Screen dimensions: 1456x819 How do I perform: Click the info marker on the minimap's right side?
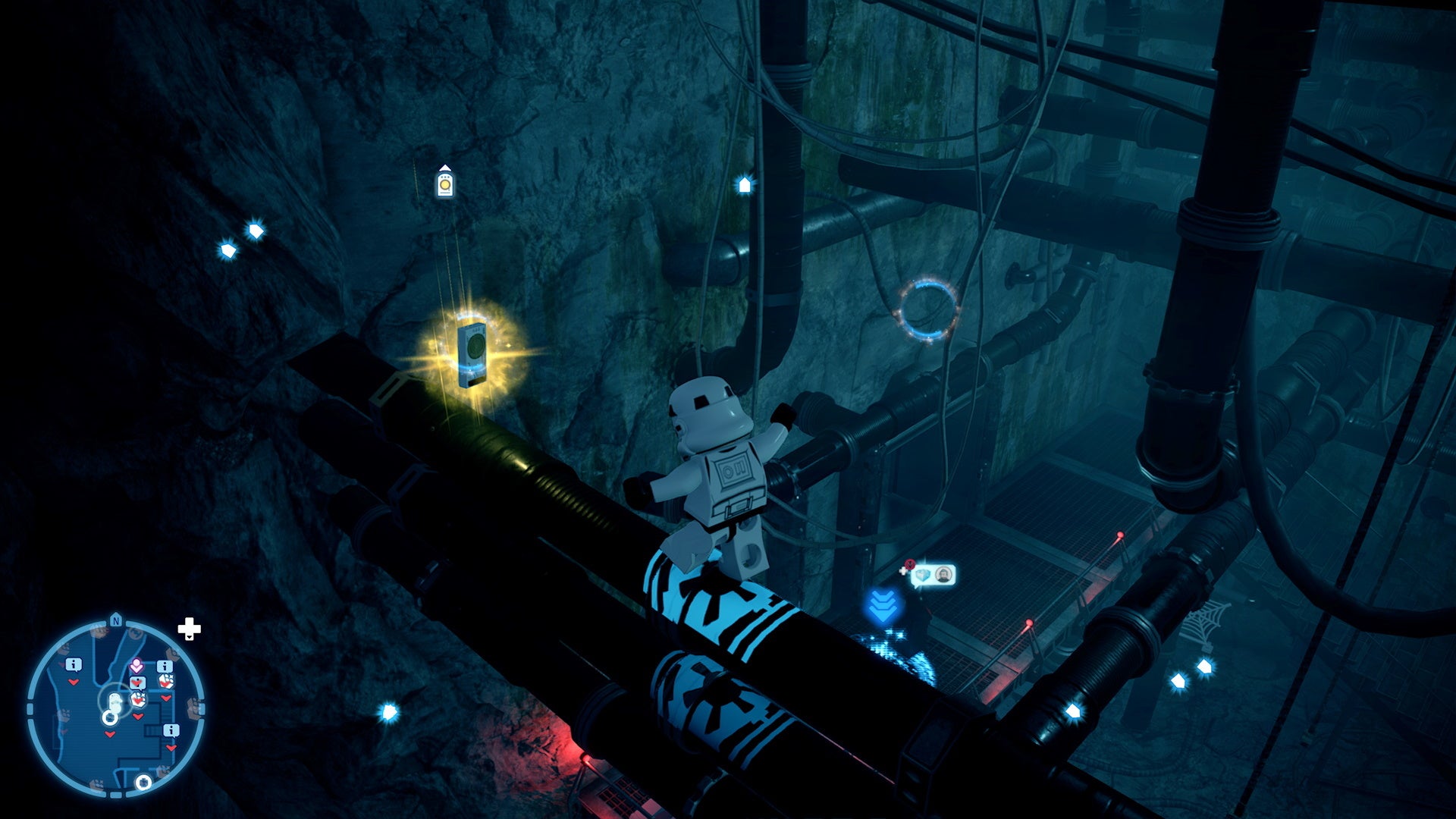pyautogui.click(x=165, y=665)
